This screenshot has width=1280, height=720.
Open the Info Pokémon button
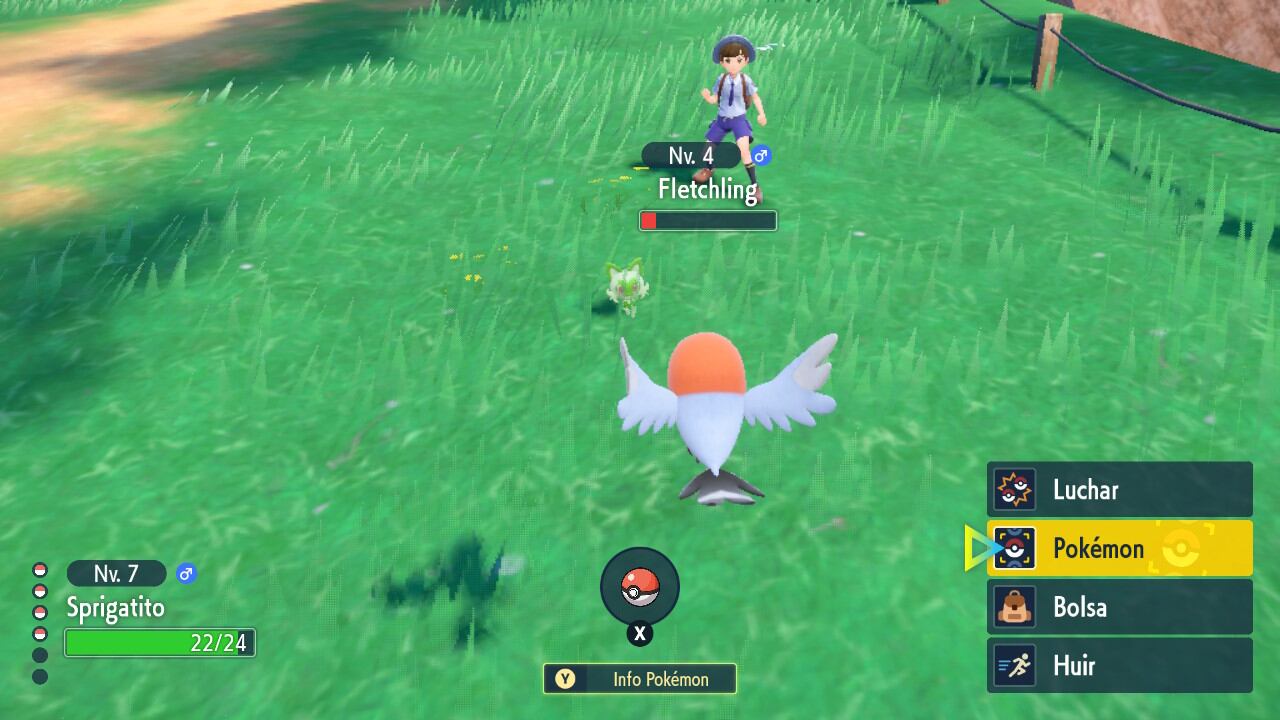point(640,679)
